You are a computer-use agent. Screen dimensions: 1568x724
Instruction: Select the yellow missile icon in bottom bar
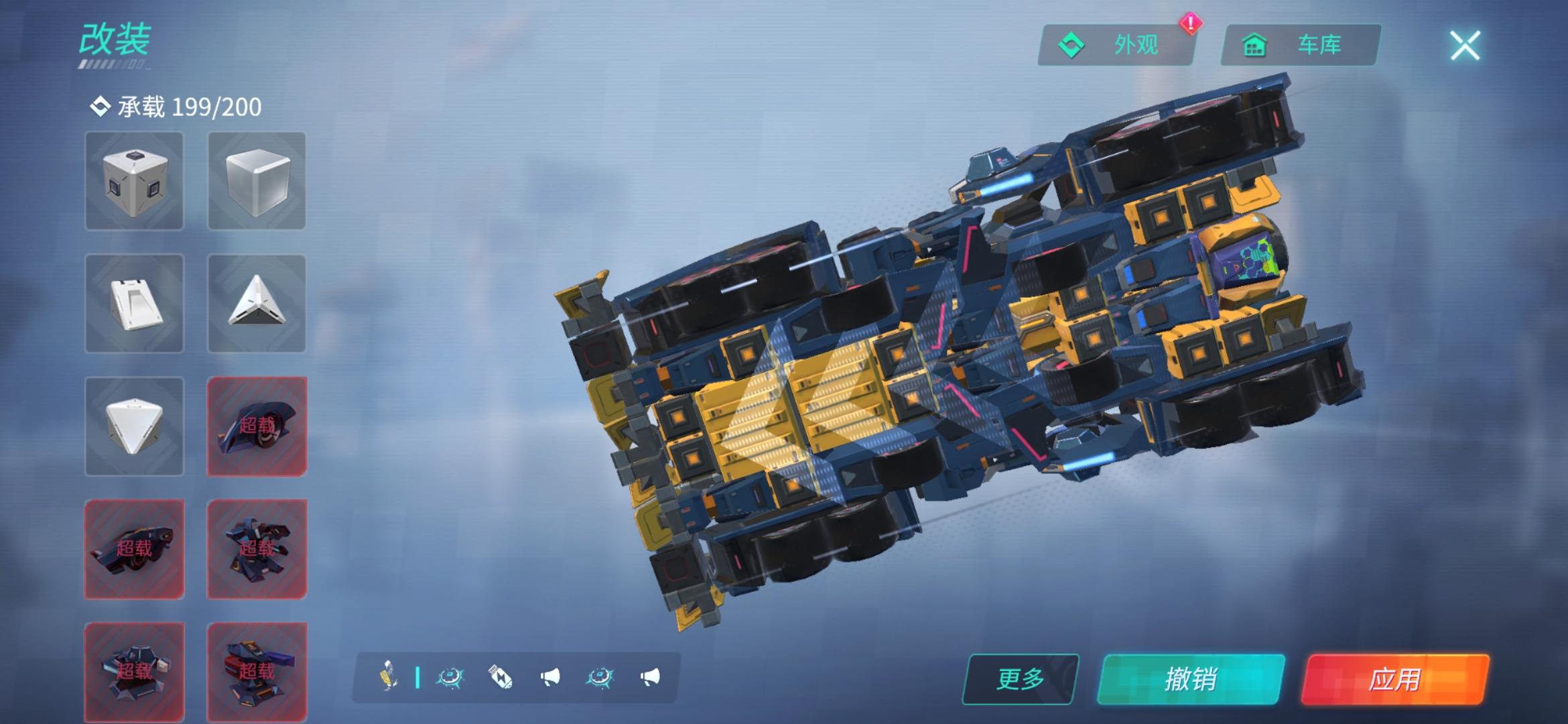(x=389, y=676)
